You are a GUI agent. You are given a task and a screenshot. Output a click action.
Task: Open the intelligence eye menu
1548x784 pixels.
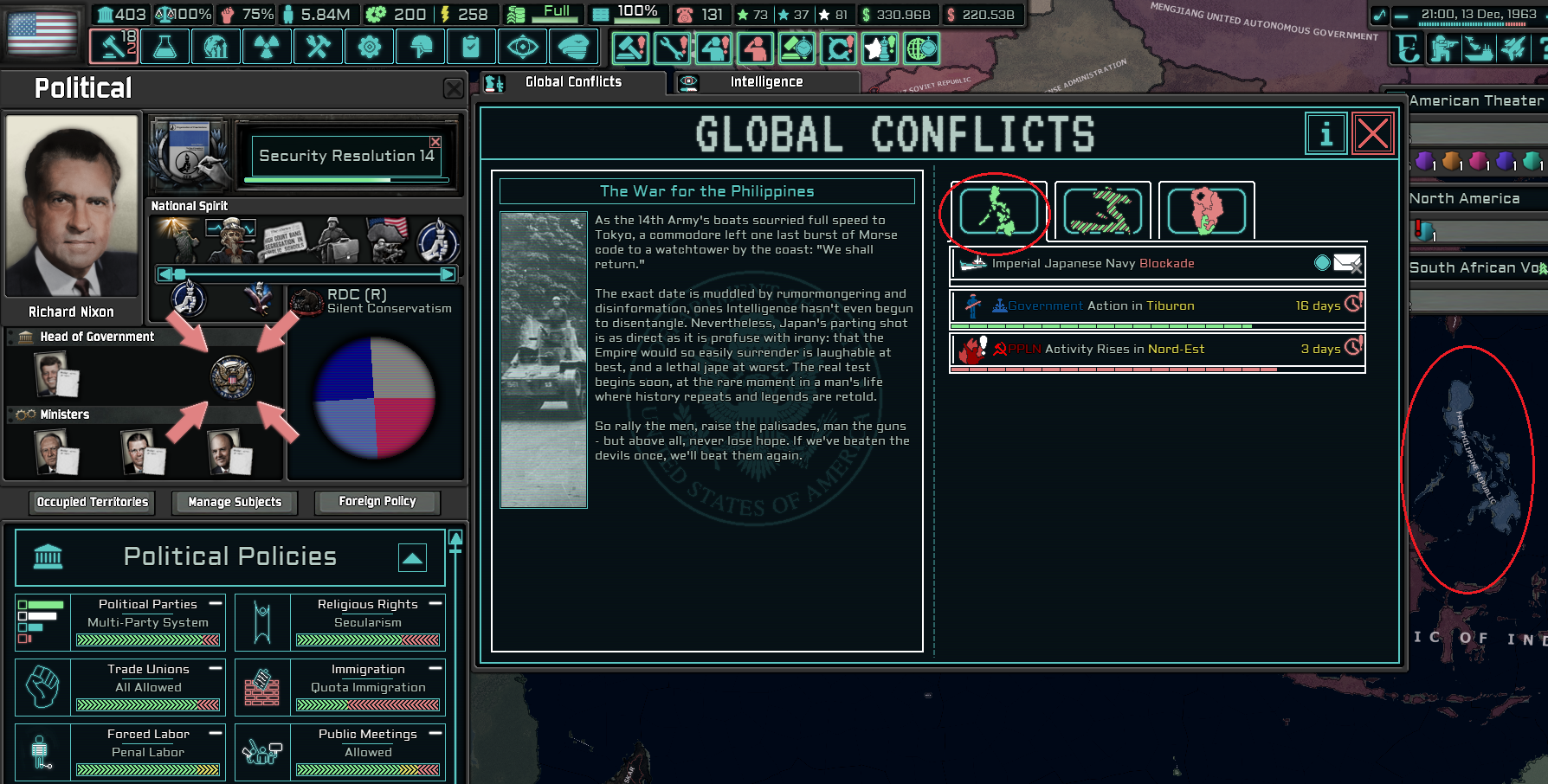point(522,47)
